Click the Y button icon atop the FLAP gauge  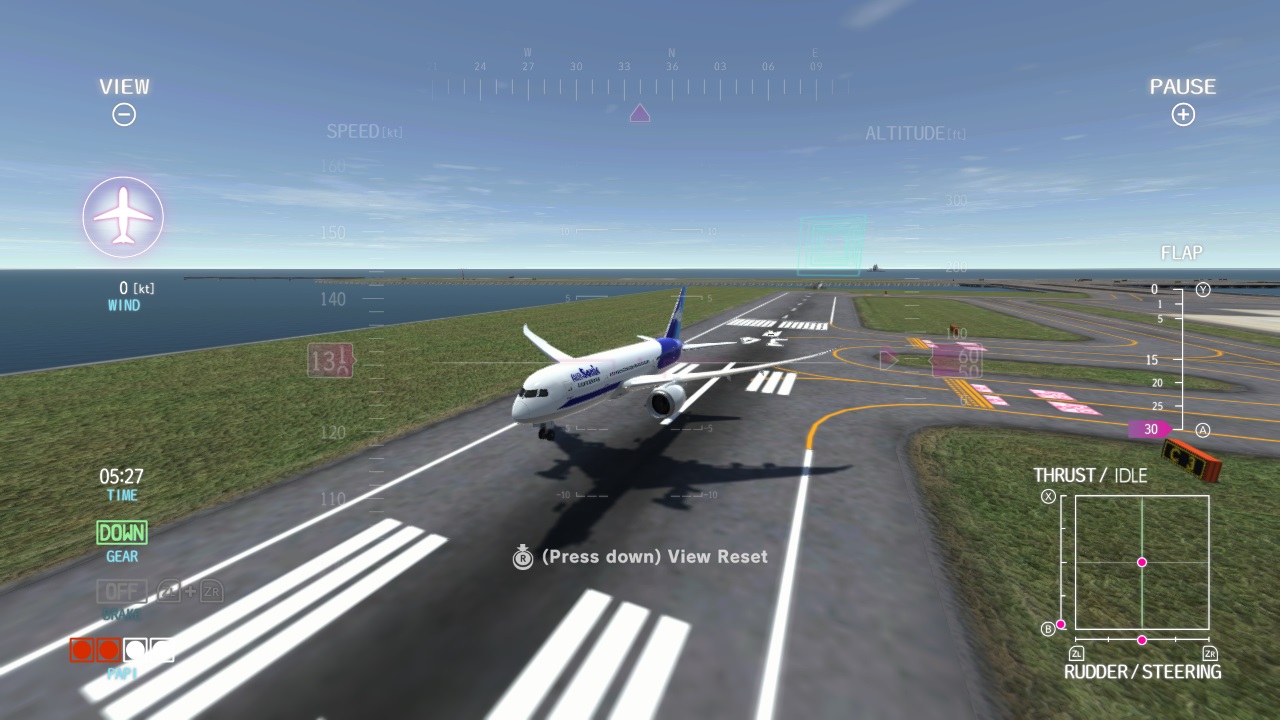tap(1203, 287)
